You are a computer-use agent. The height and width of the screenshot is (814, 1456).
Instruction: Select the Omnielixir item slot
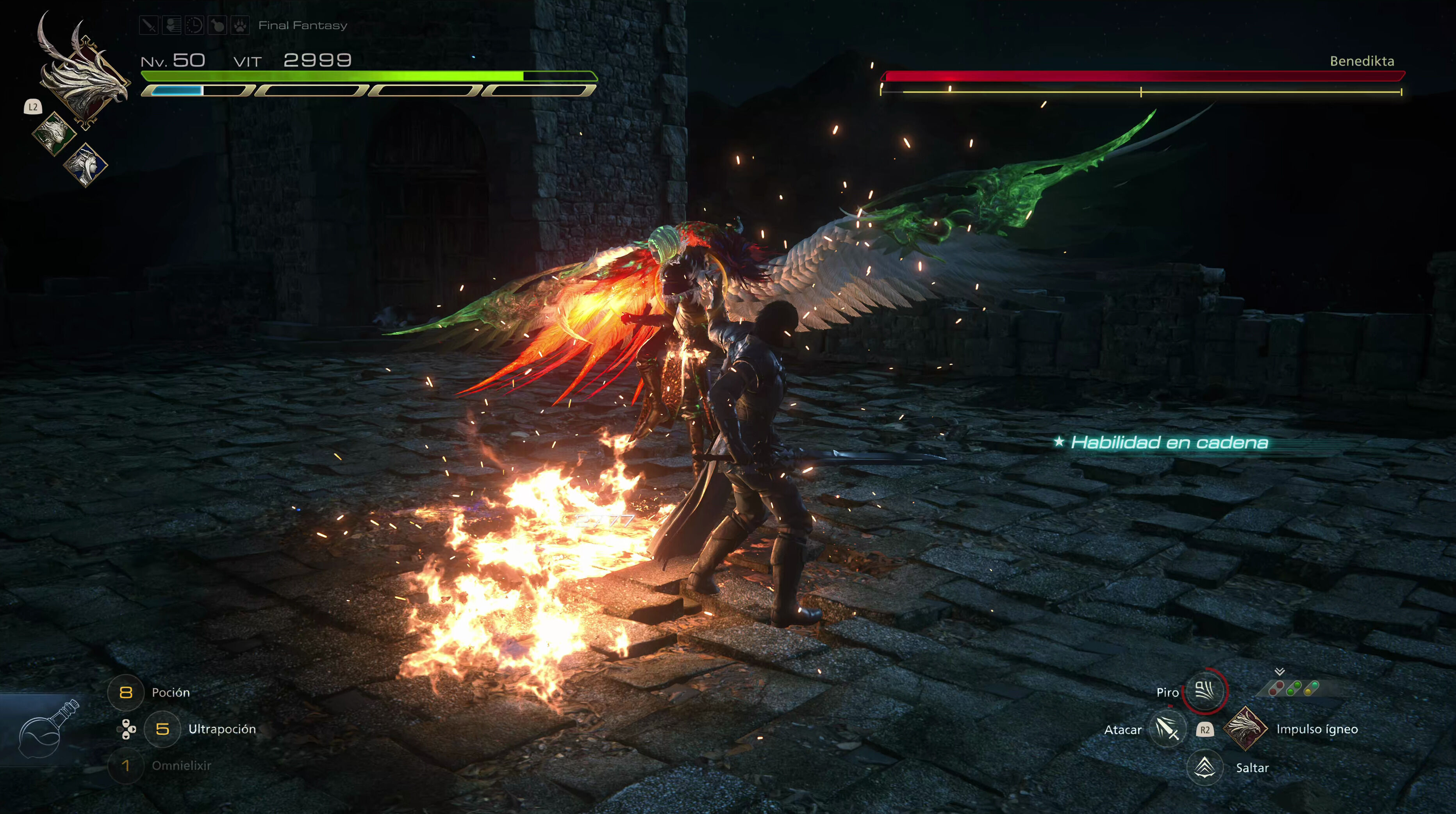(125, 766)
